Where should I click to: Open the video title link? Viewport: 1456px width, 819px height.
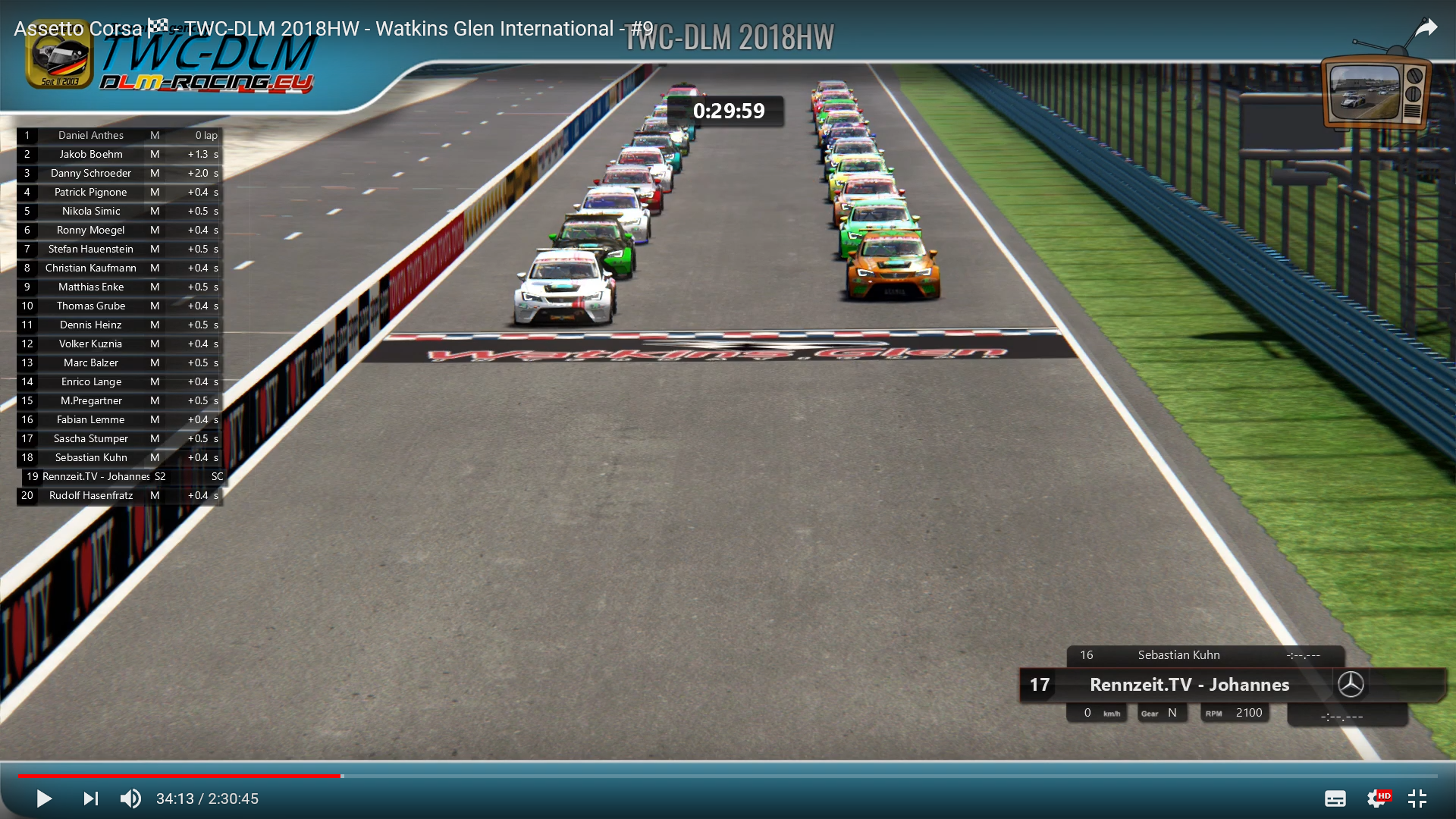[334, 29]
